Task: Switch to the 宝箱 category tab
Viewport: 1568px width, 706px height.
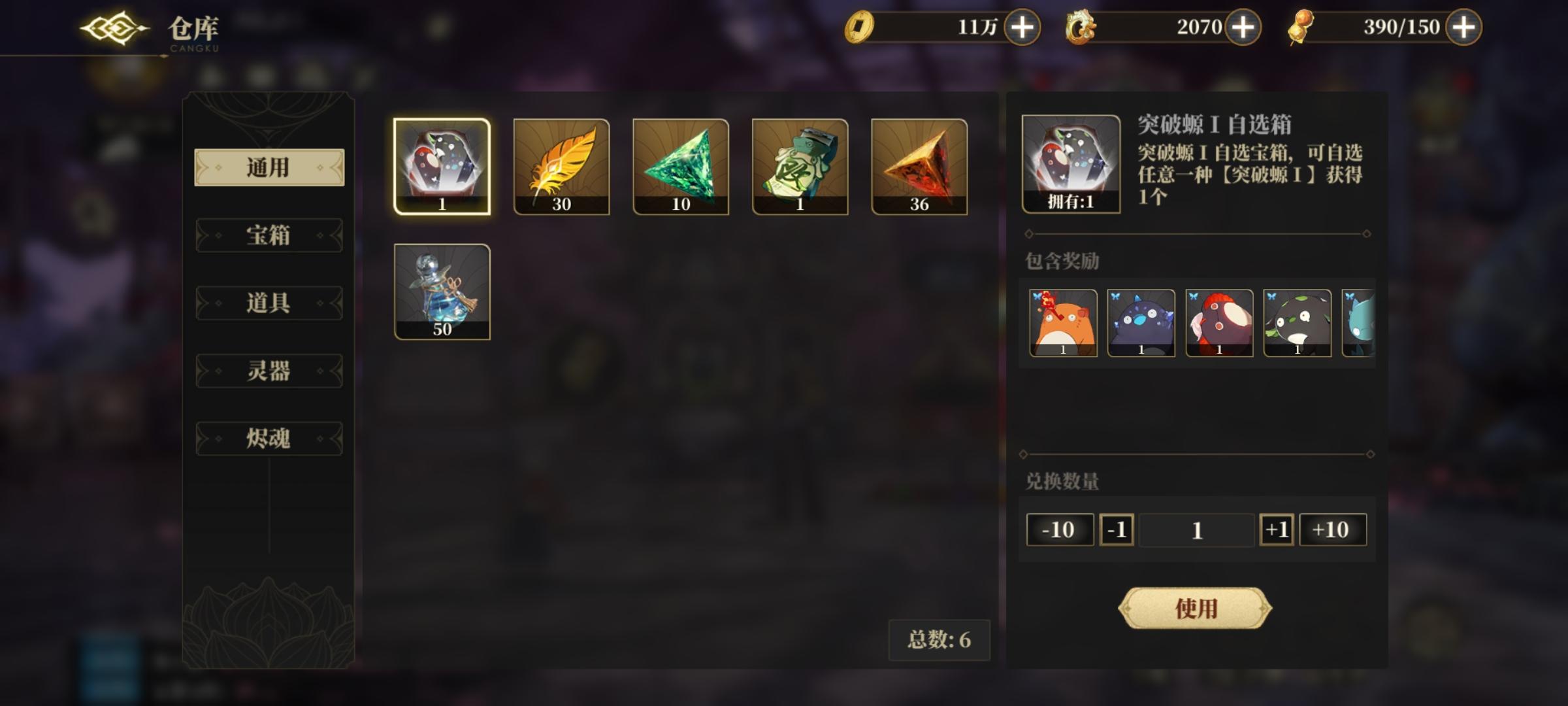Action: click(x=268, y=237)
